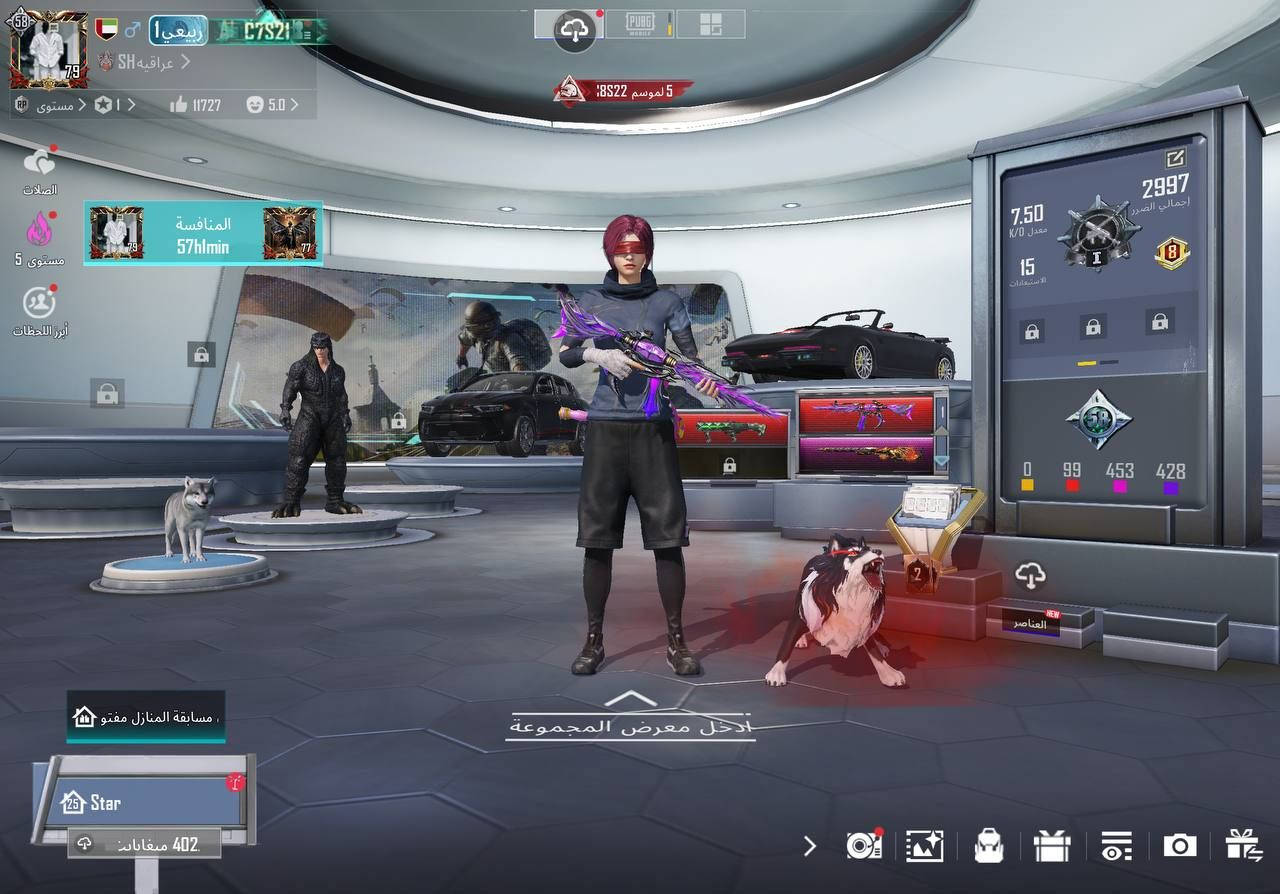The width and height of the screenshot is (1280, 894).
Task: Download the 402 megabyte resource pack
Action: coord(145,844)
